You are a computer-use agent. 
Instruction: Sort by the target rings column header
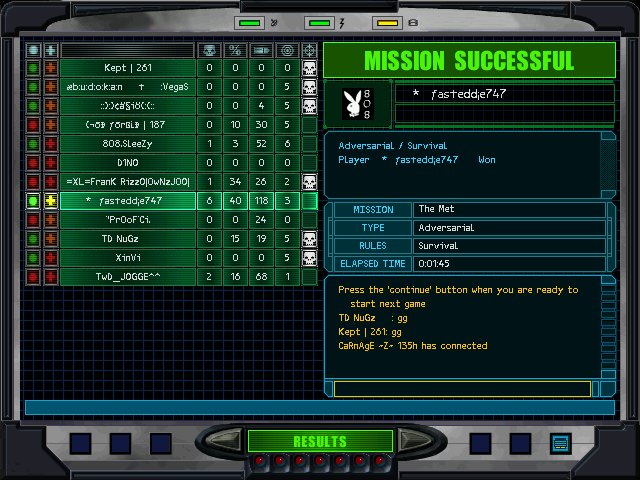pos(287,49)
